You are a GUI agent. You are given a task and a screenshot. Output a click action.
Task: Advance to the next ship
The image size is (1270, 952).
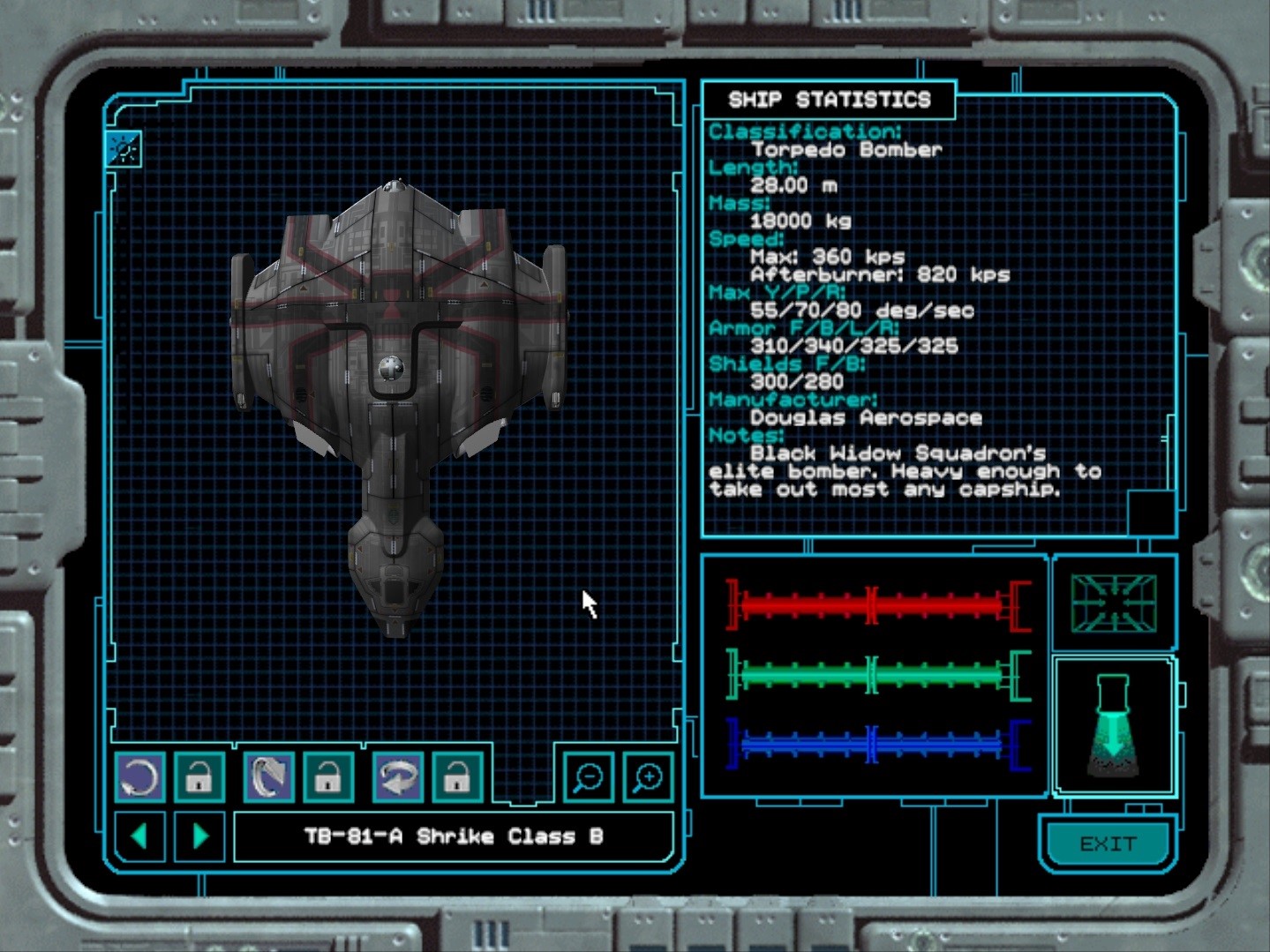pos(199,836)
